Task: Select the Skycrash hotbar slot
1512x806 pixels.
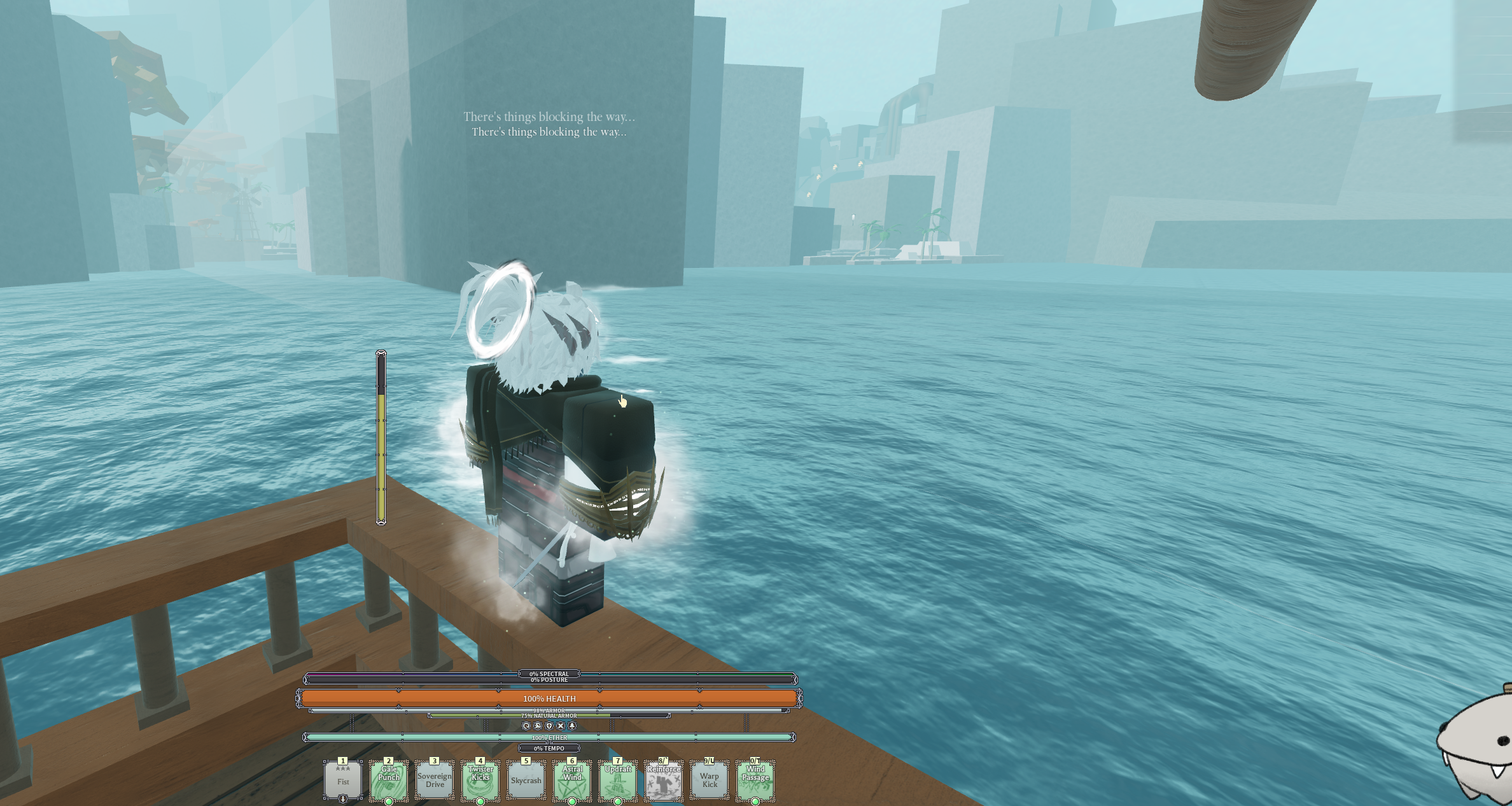Action: pos(526,780)
